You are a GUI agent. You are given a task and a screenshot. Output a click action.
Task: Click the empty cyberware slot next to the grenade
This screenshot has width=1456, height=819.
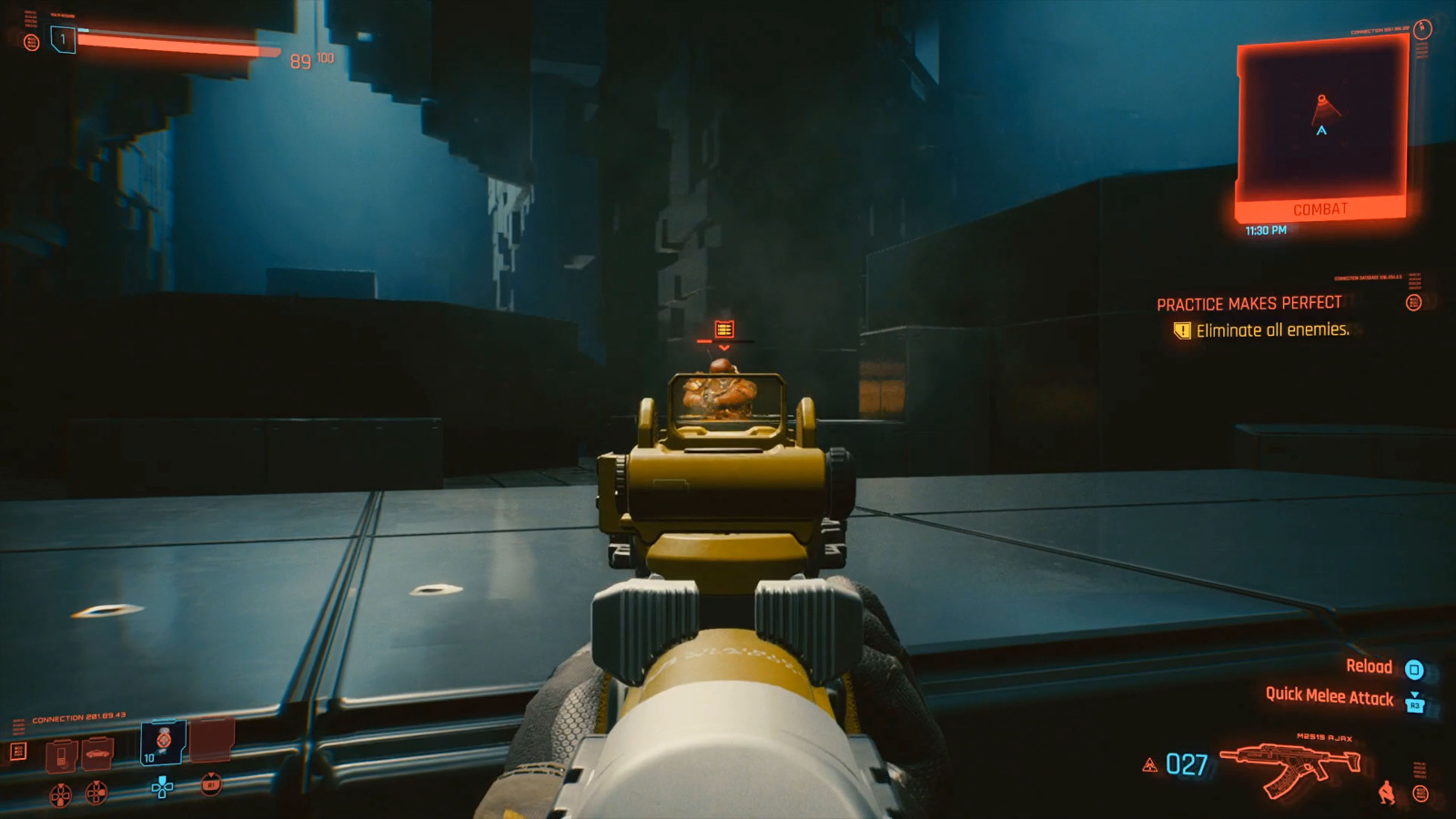[x=211, y=742]
